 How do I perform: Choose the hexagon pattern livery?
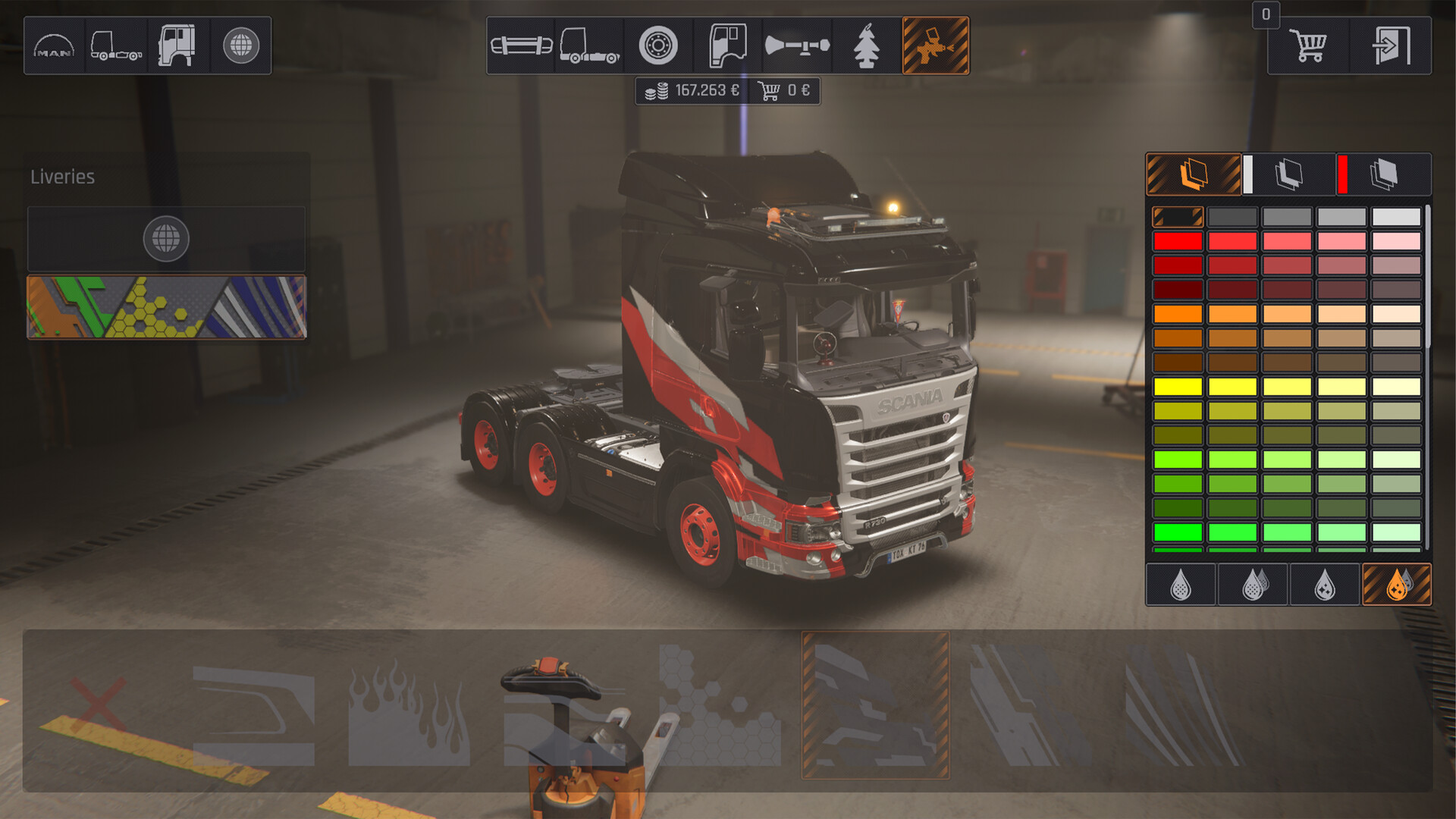click(x=719, y=705)
